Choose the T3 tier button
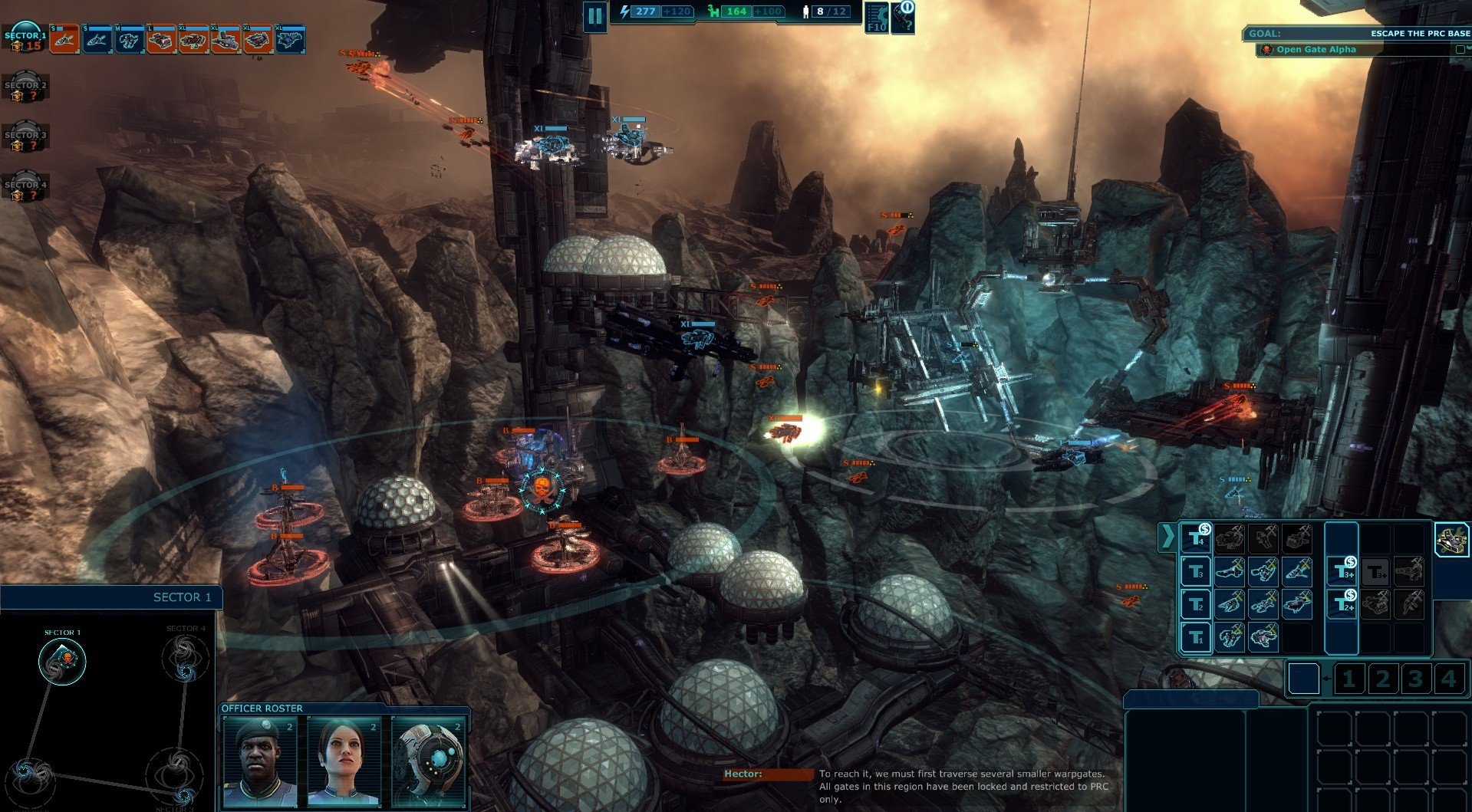The width and height of the screenshot is (1472, 812). coord(1195,572)
